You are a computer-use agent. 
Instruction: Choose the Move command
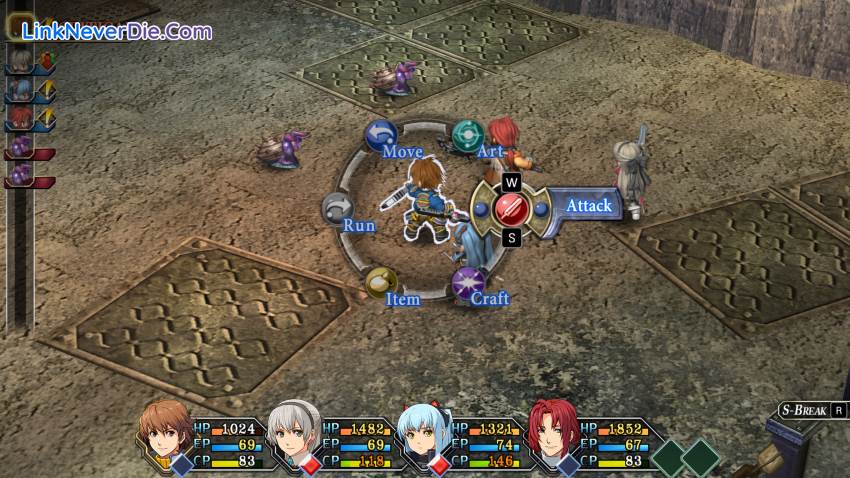tap(380, 136)
